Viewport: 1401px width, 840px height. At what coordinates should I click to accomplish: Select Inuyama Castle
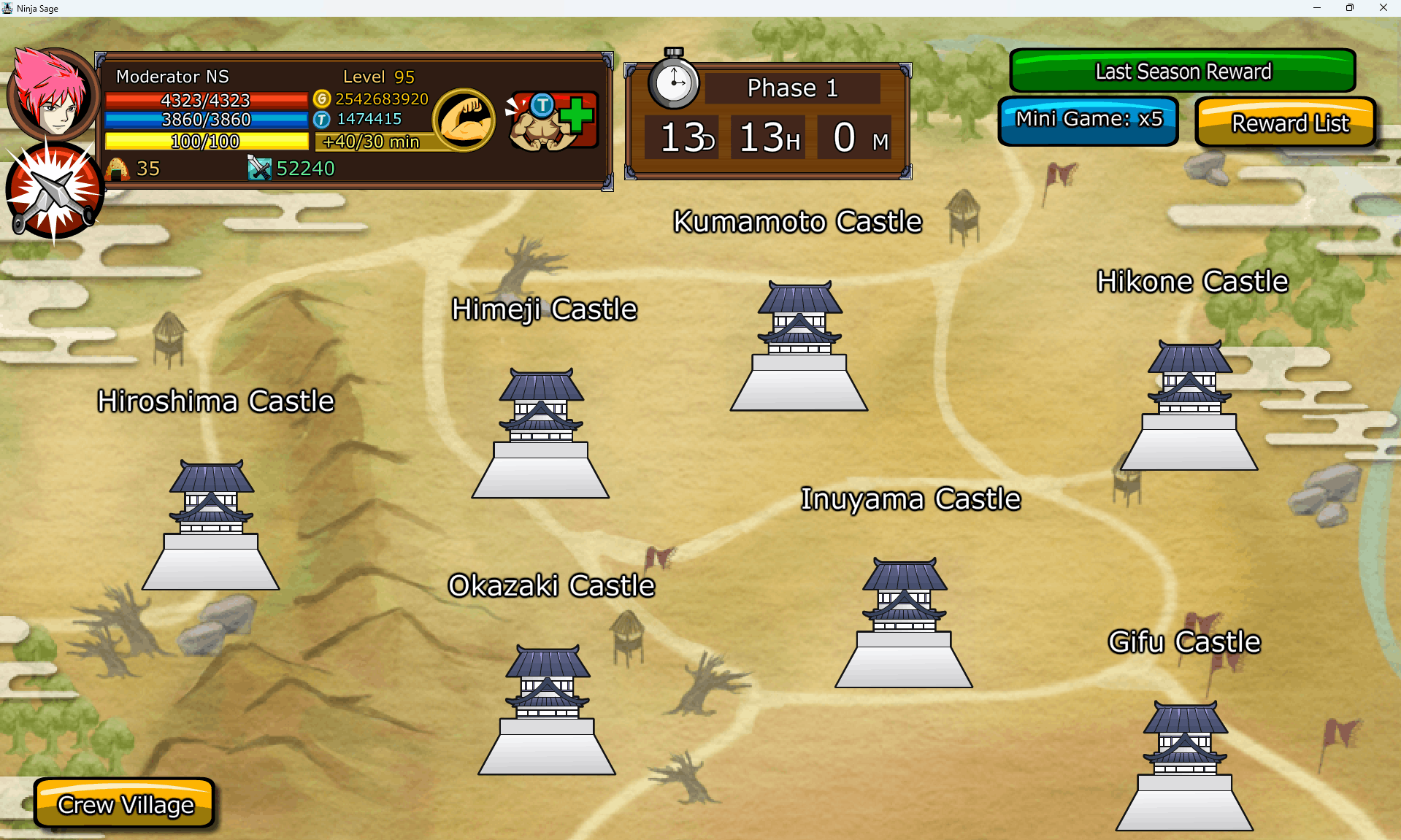click(904, 624)
